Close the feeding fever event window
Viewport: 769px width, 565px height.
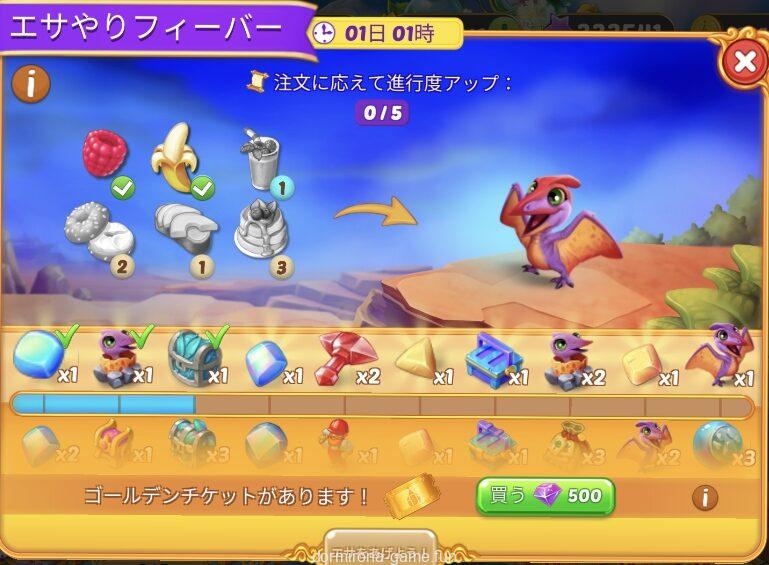click(x=744, y=62)
